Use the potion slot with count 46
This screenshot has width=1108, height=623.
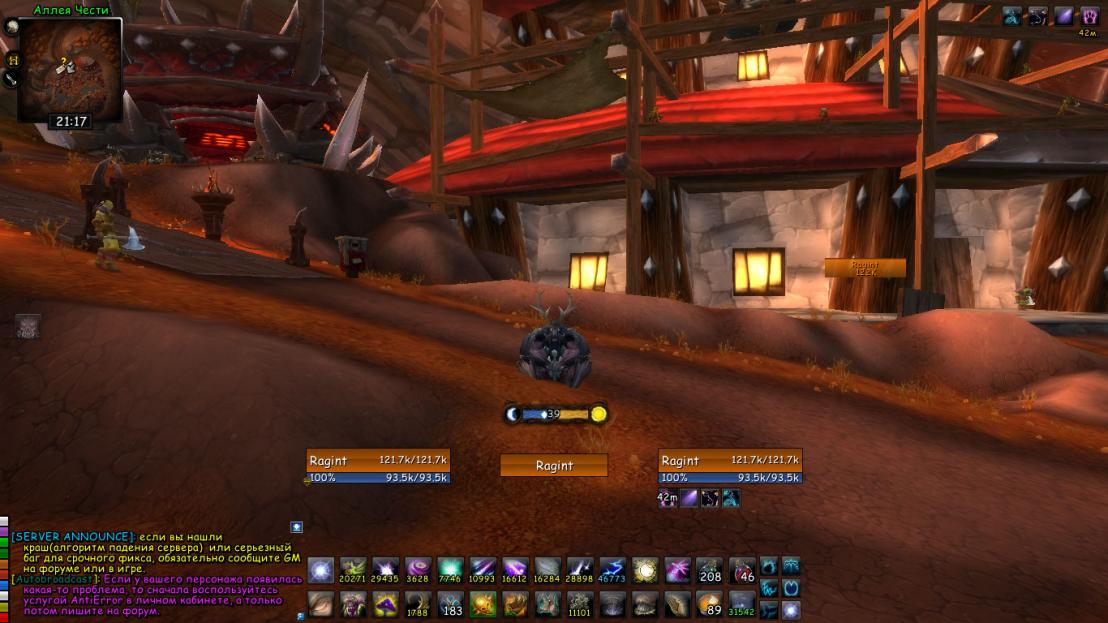pos(742,570)
